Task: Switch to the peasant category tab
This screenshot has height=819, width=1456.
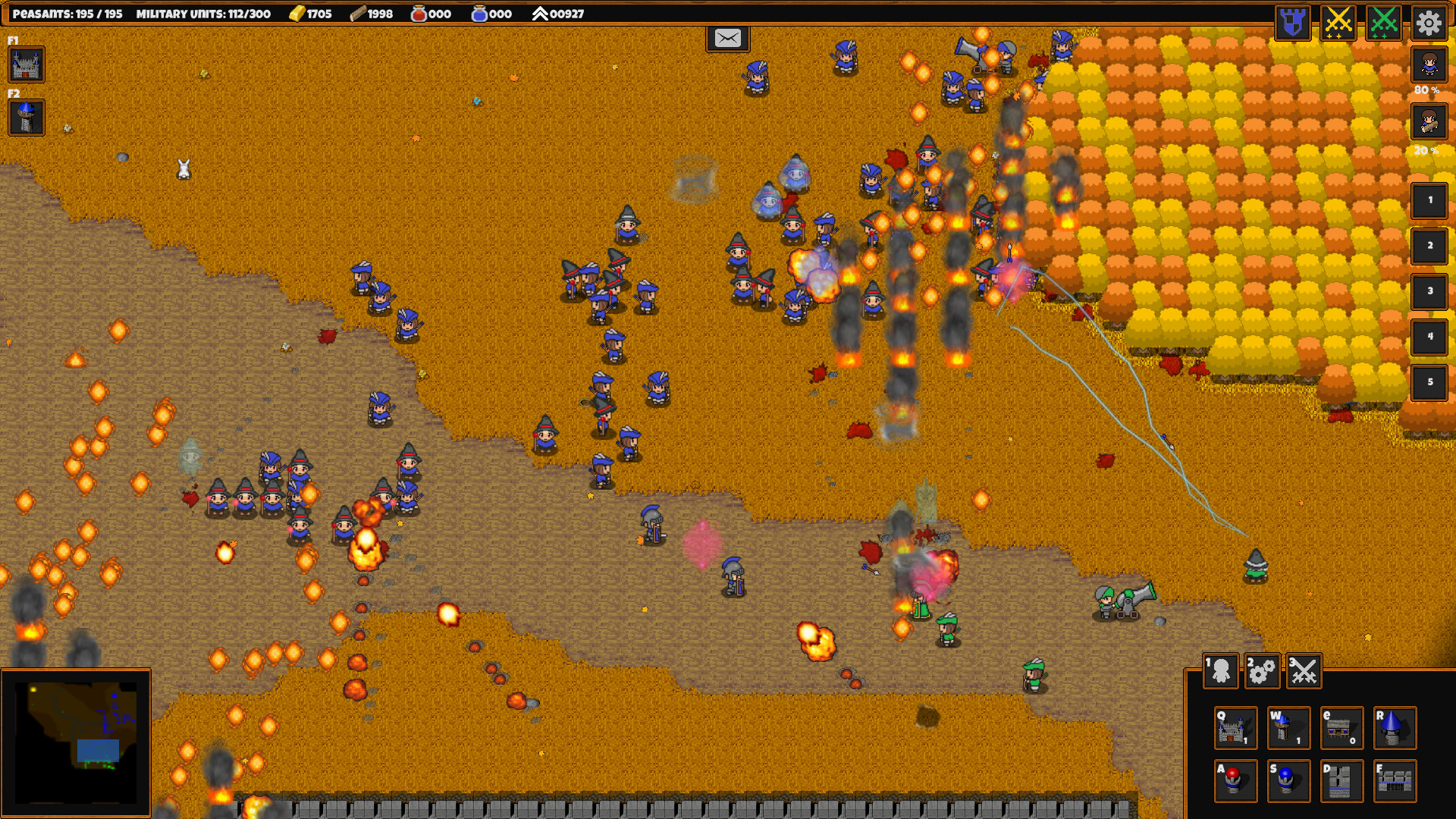Action: click(1221, 671)
